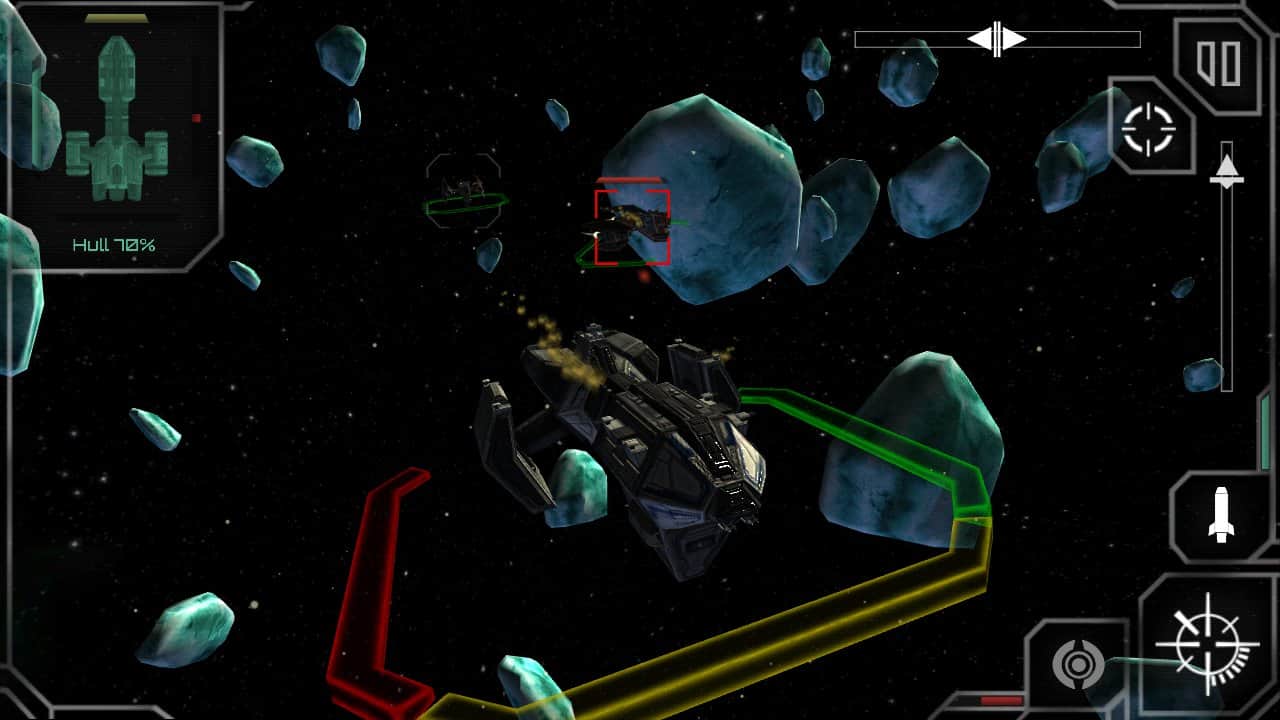Tap the target lock crosshair button
This screenshot has width=1280, height=720.
click(x=1148, y=129)
